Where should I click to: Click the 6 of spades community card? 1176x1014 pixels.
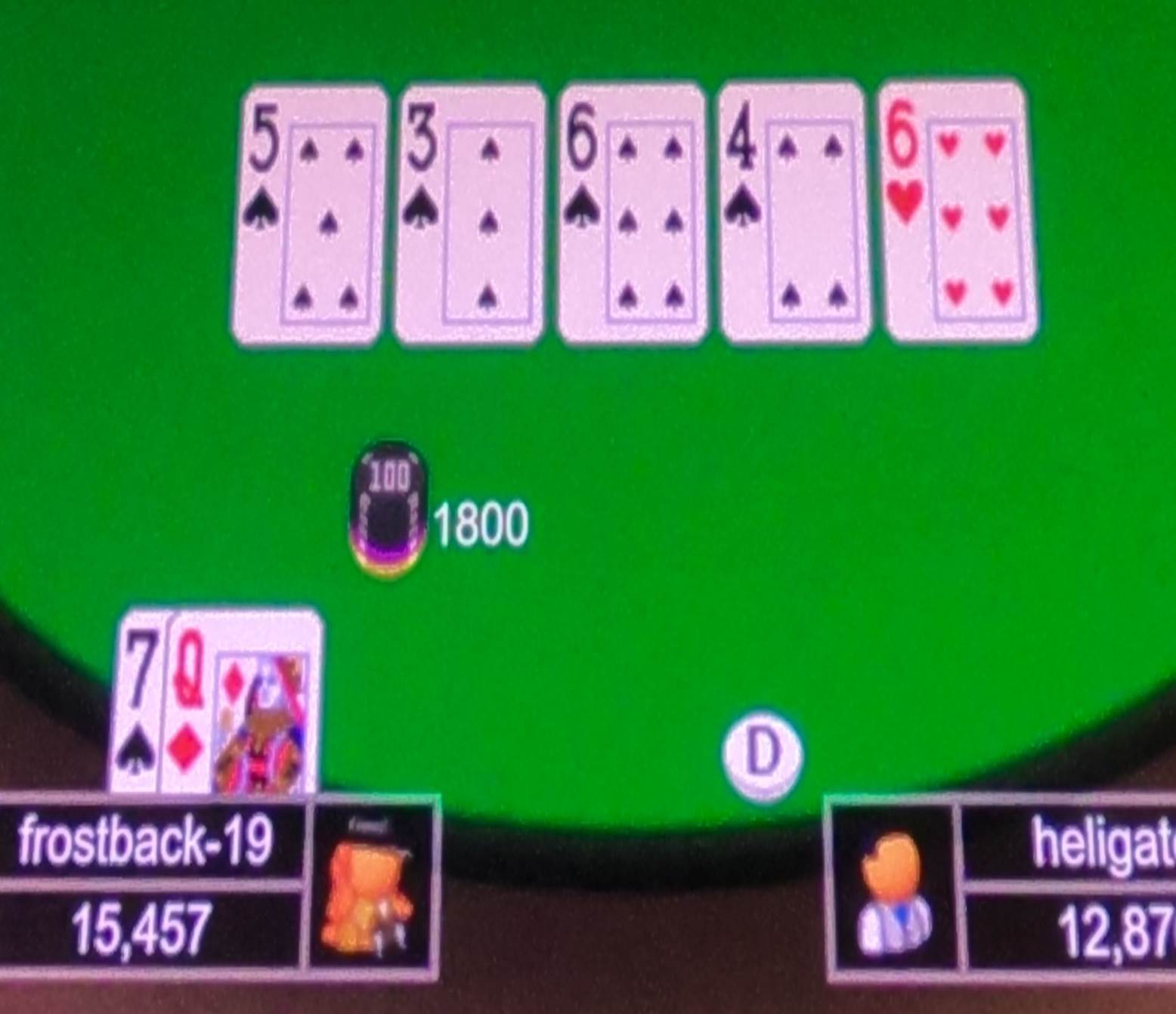631,215
